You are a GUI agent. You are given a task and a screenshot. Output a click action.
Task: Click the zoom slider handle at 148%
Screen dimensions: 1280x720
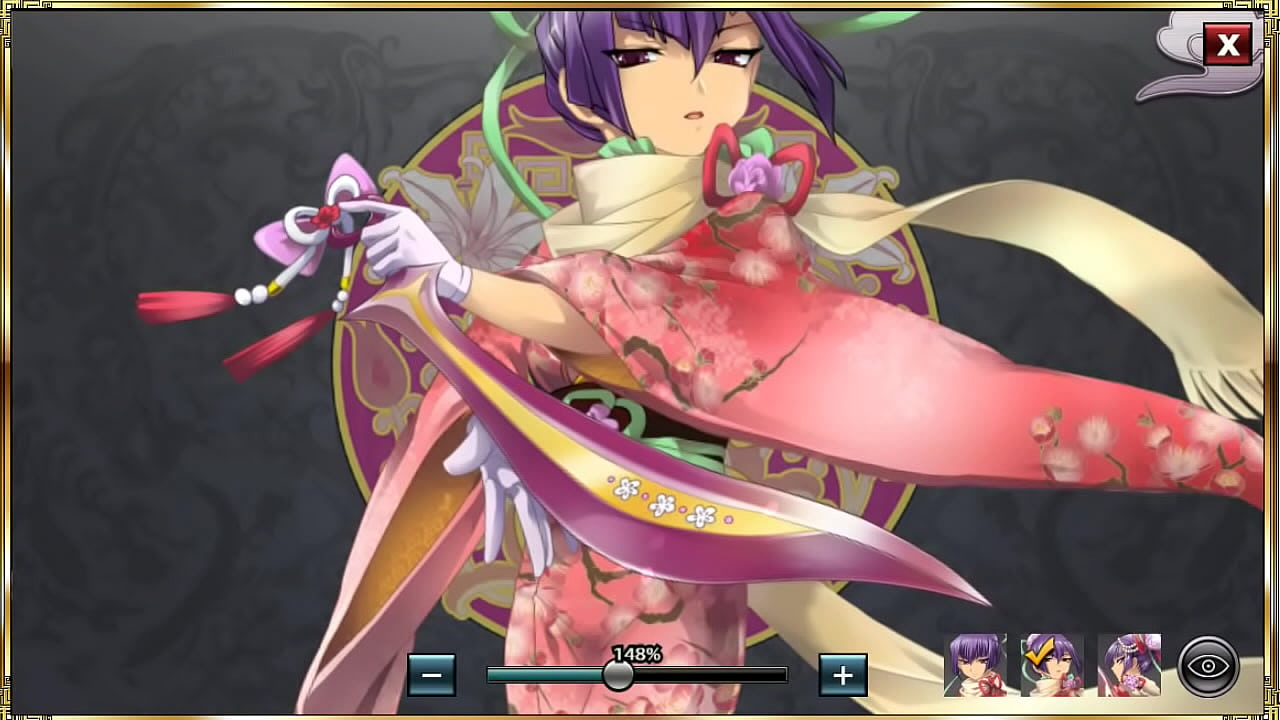618,675
